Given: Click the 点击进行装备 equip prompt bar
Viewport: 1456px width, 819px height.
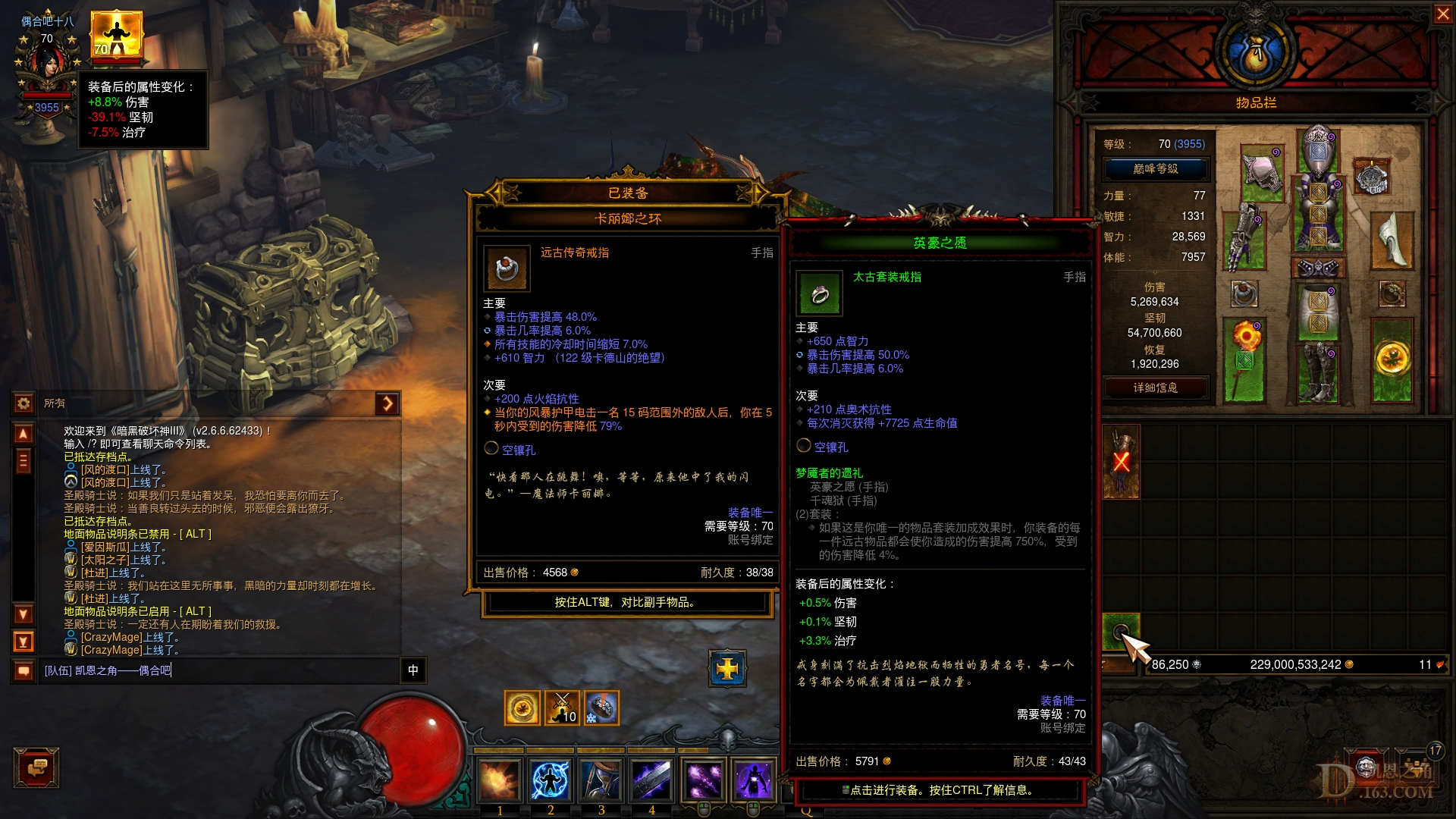Looking at the screenshot, I should 940,789.
